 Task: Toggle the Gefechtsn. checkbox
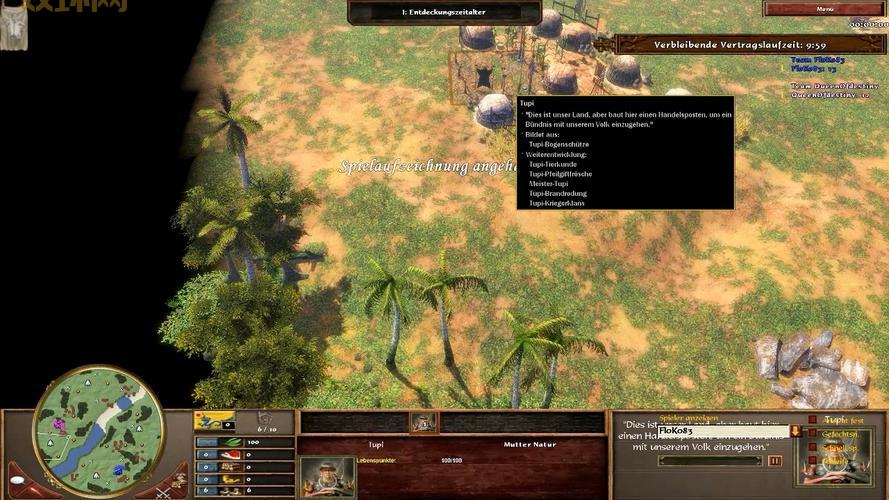point(813,434)
